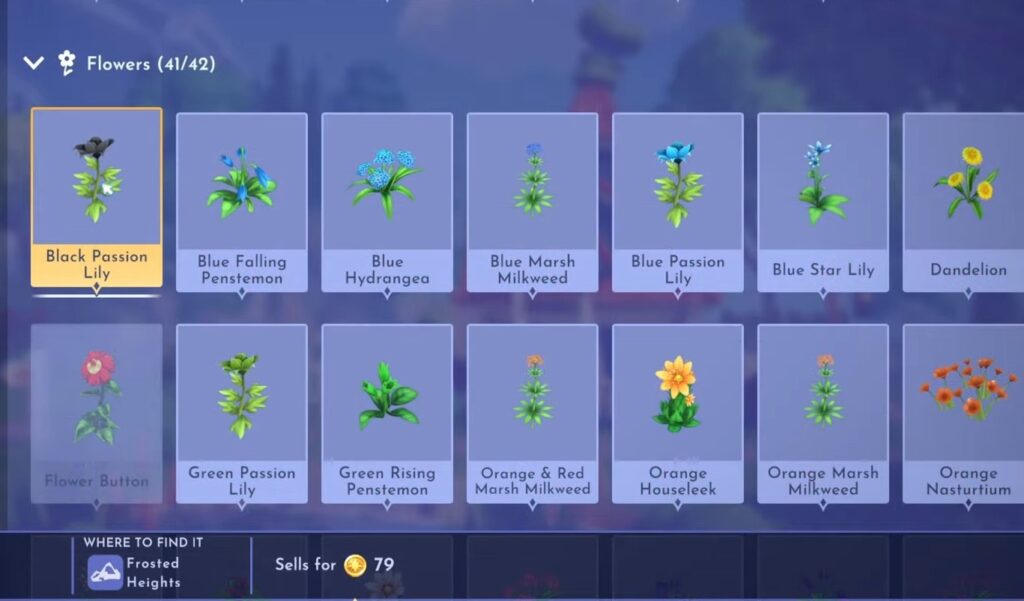Click the greyed-out Flower Button card

(96, 412)
